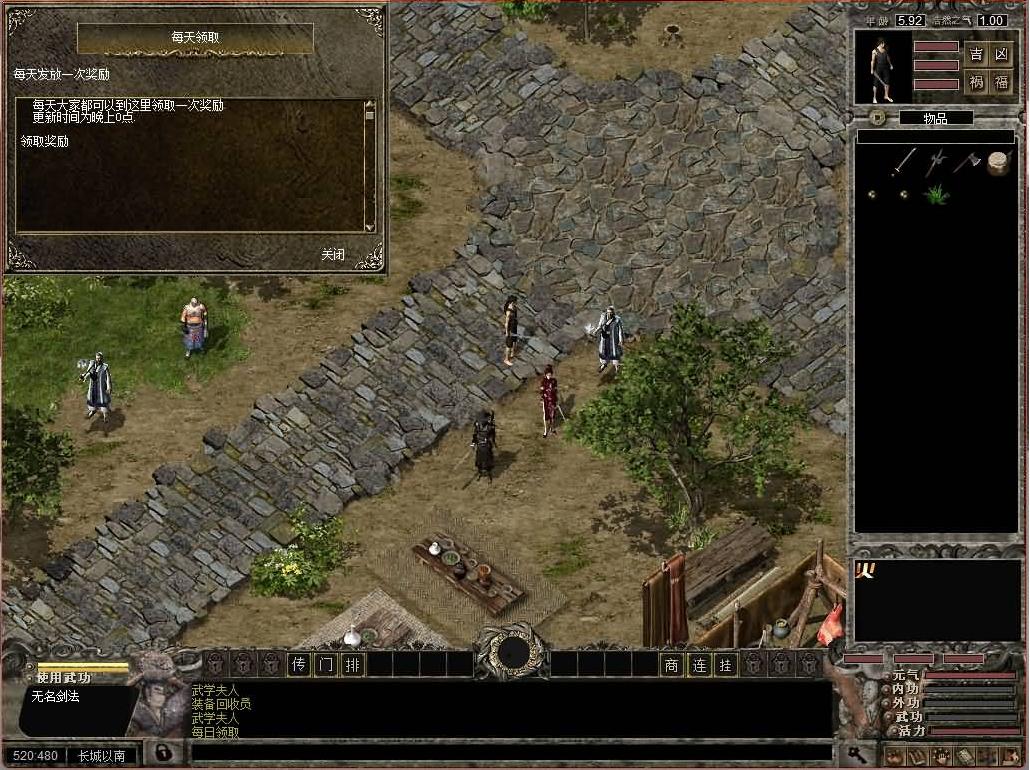Click the 祸 button
Image resolution: width=1030 pixels, height=770 pixels.
976,82
